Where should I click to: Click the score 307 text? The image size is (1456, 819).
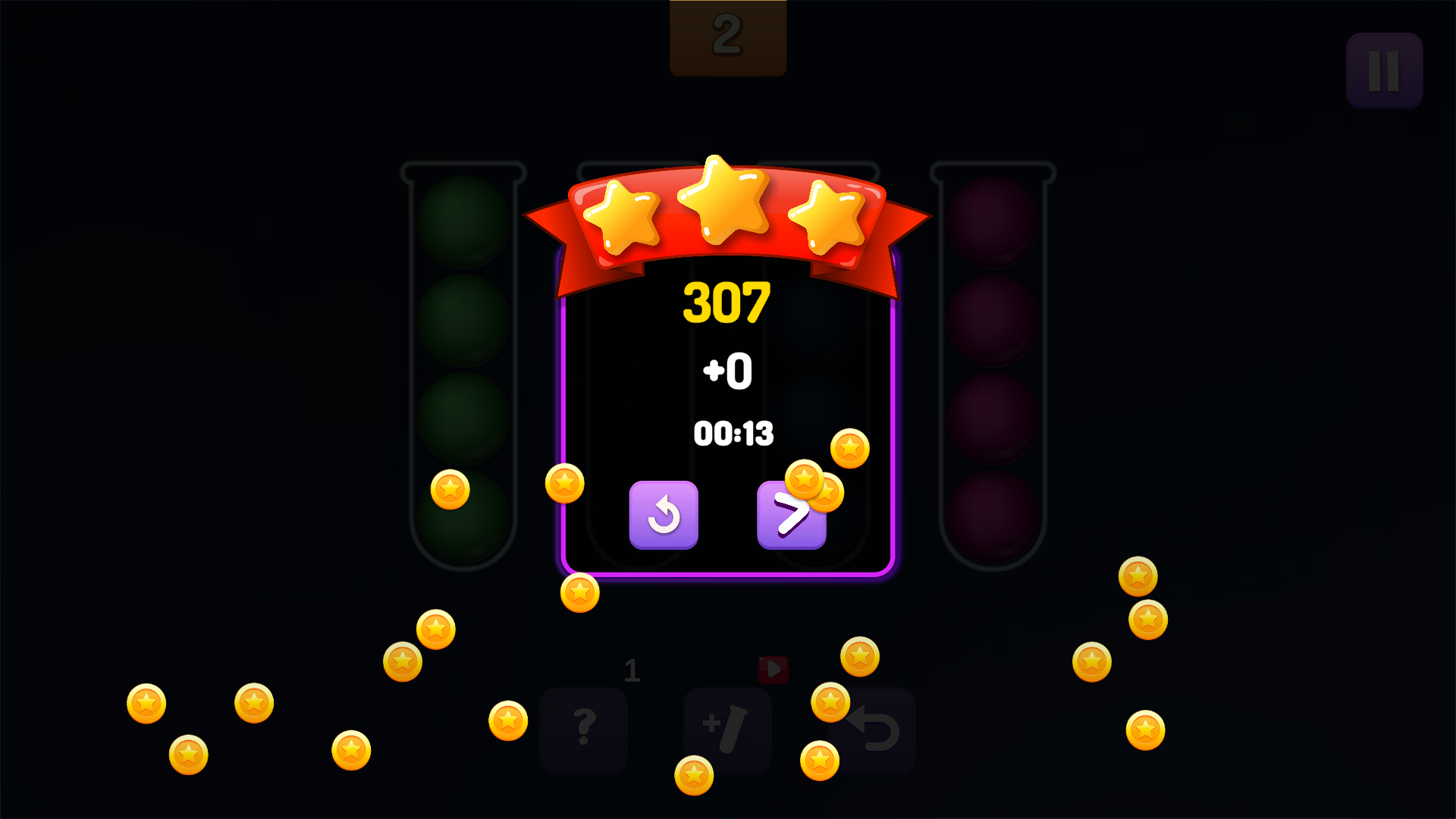tap(726, 302)
